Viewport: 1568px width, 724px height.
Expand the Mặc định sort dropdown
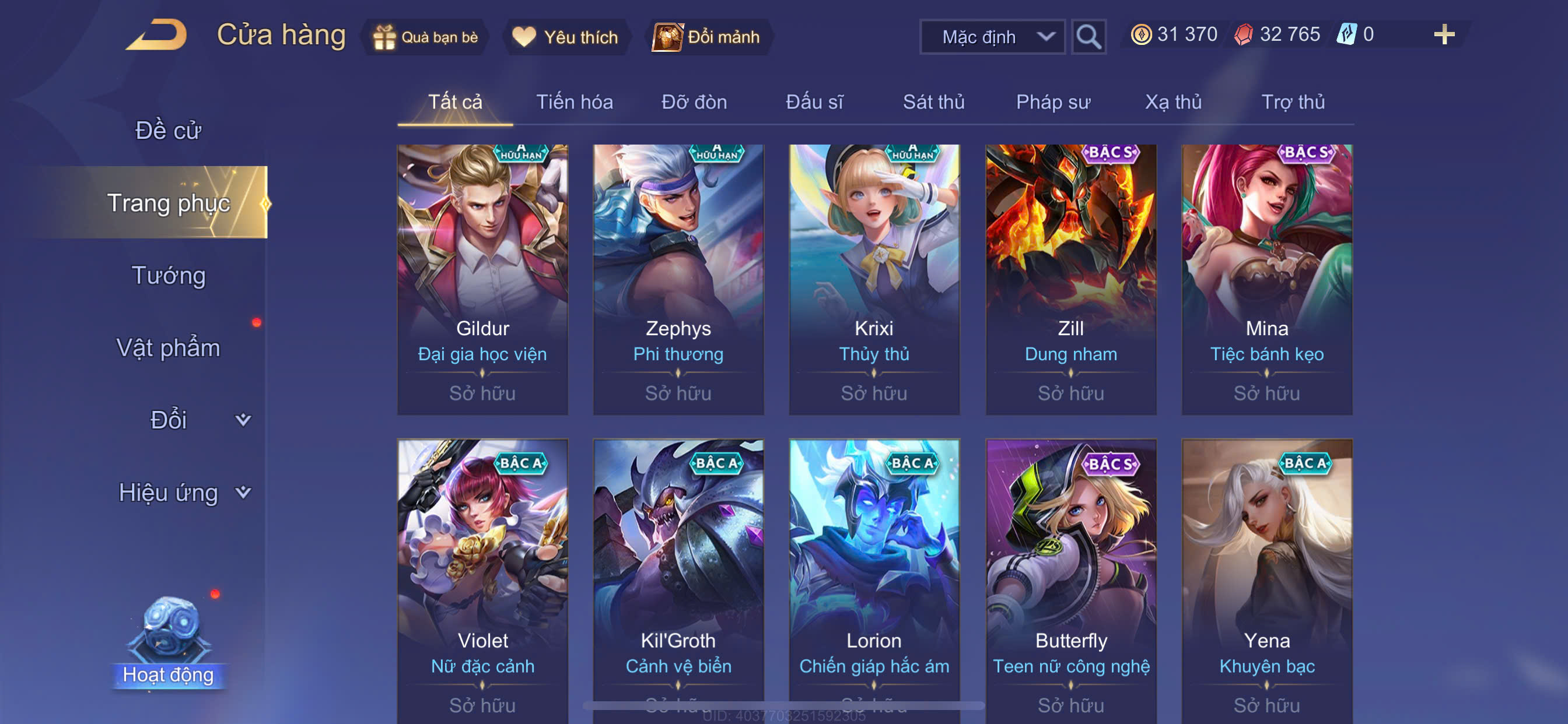pos(992,37)
